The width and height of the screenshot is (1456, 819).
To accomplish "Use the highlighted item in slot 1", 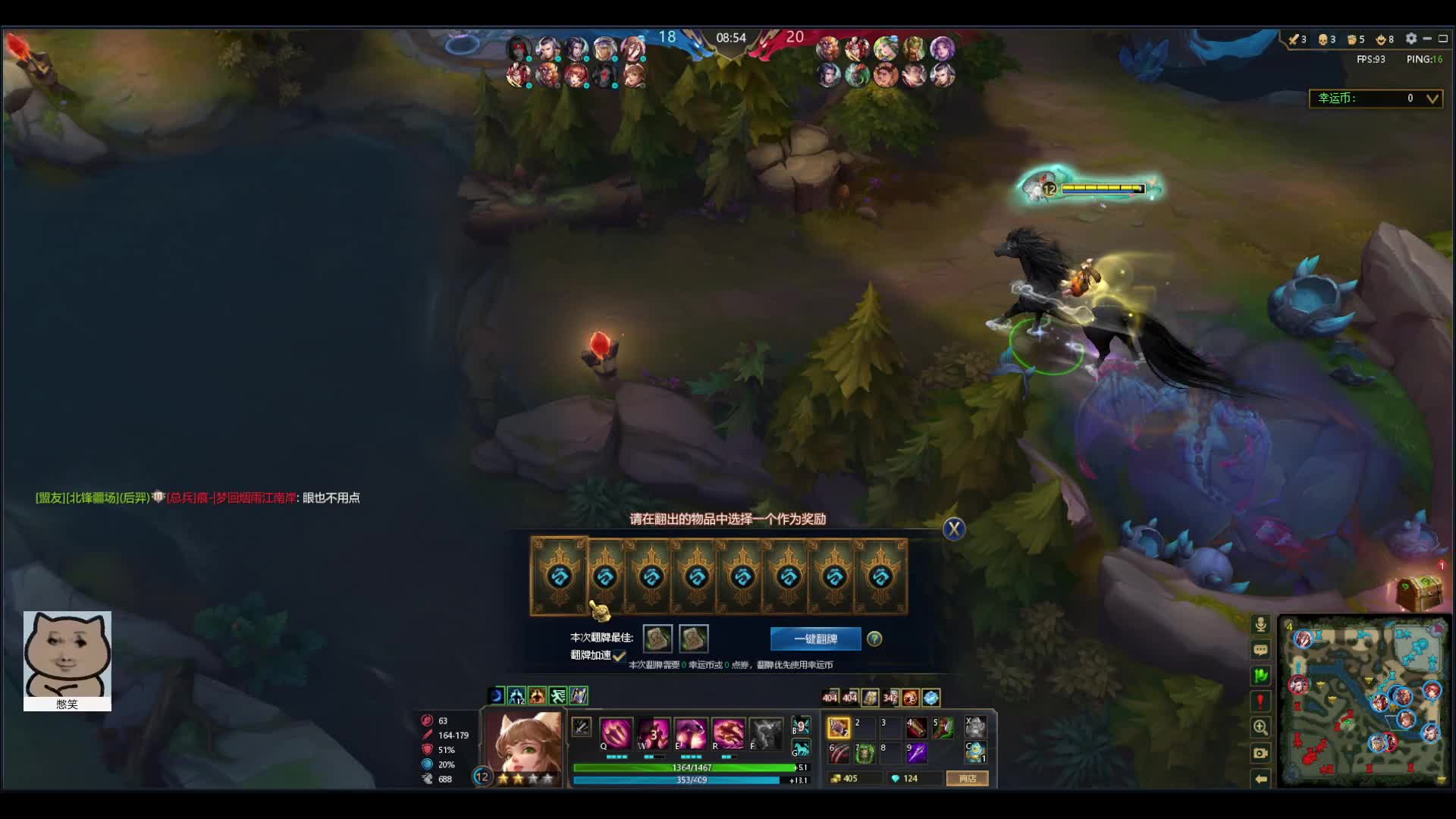I will pyautogui.click(x=839, y=728).
